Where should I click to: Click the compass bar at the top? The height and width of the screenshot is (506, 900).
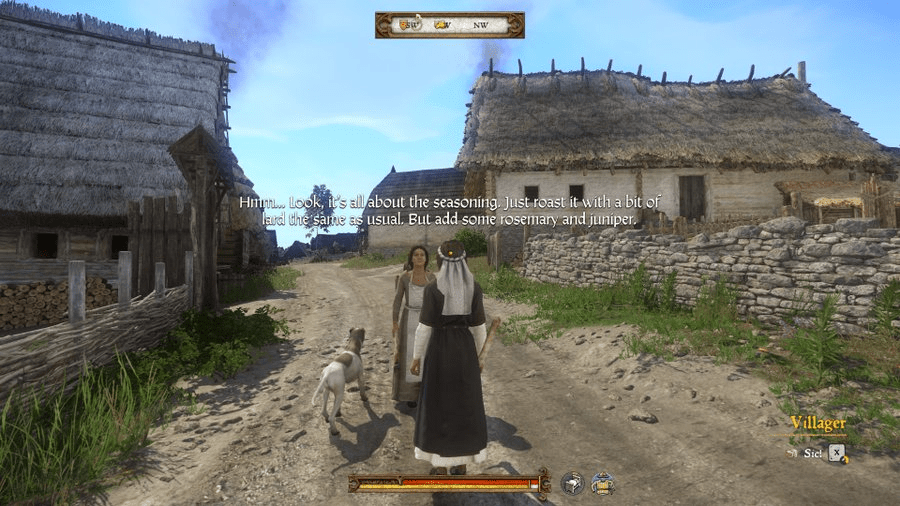449,25
